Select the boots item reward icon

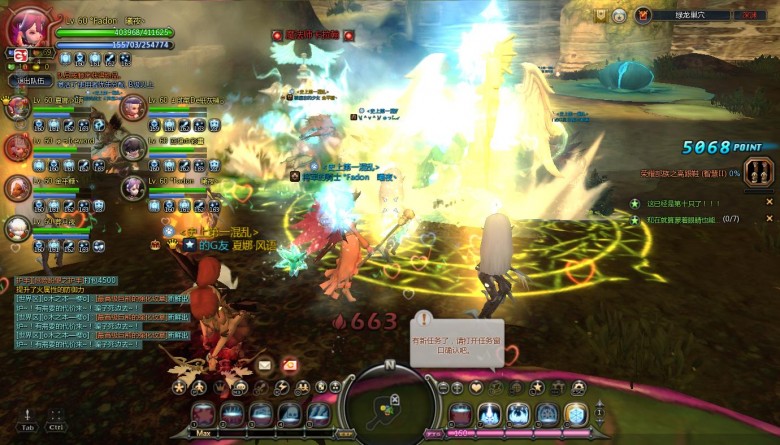tap(761, 171)
